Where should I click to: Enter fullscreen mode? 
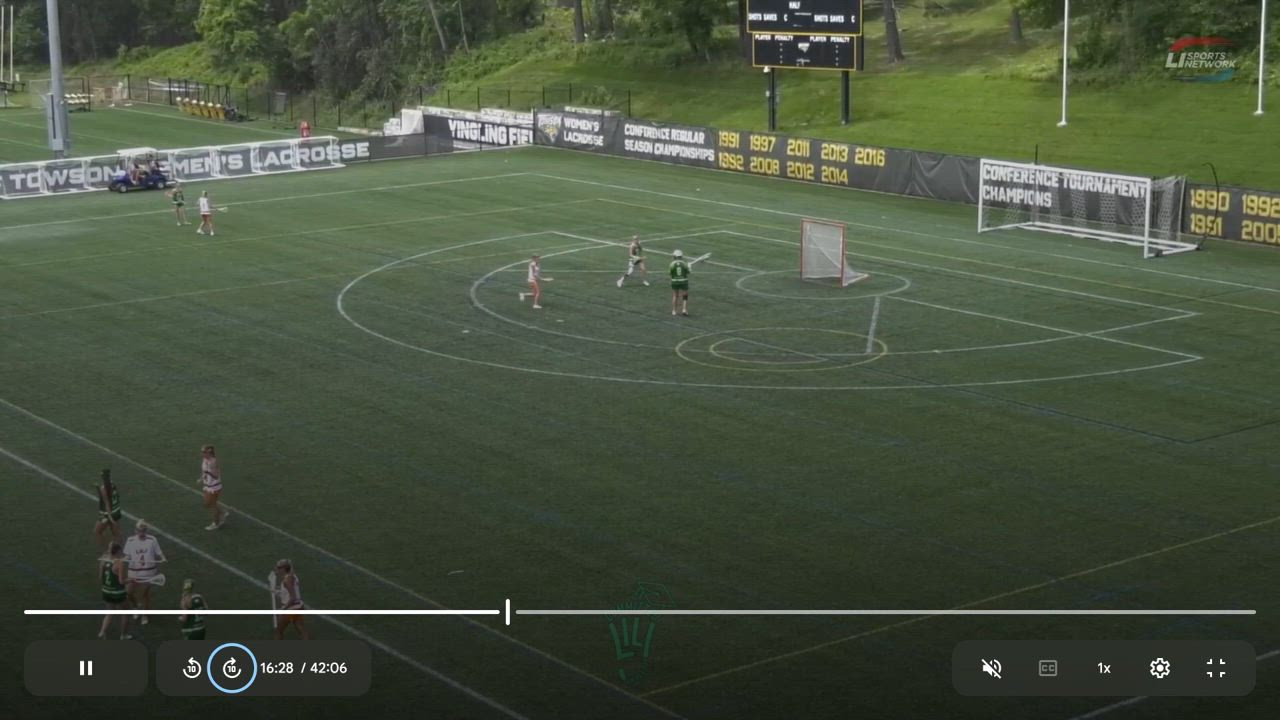tap(1216, 668)
